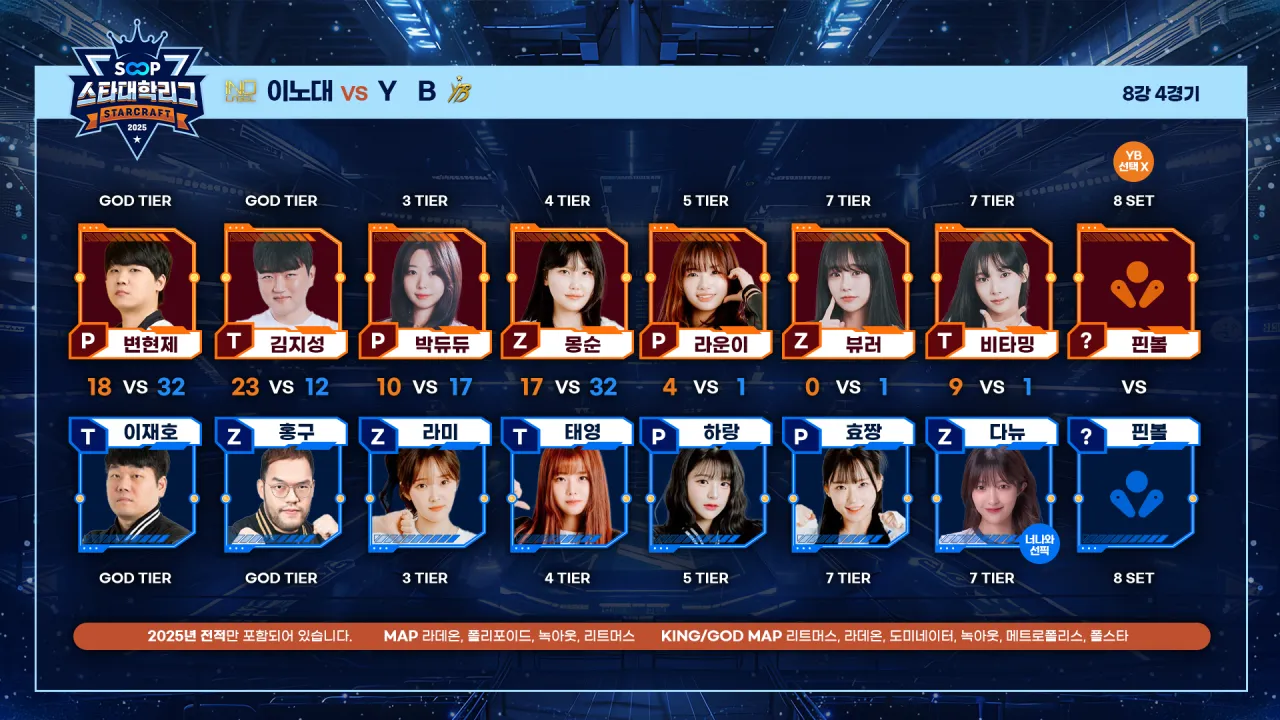Select the 변현제 player card

coord(137,291)
